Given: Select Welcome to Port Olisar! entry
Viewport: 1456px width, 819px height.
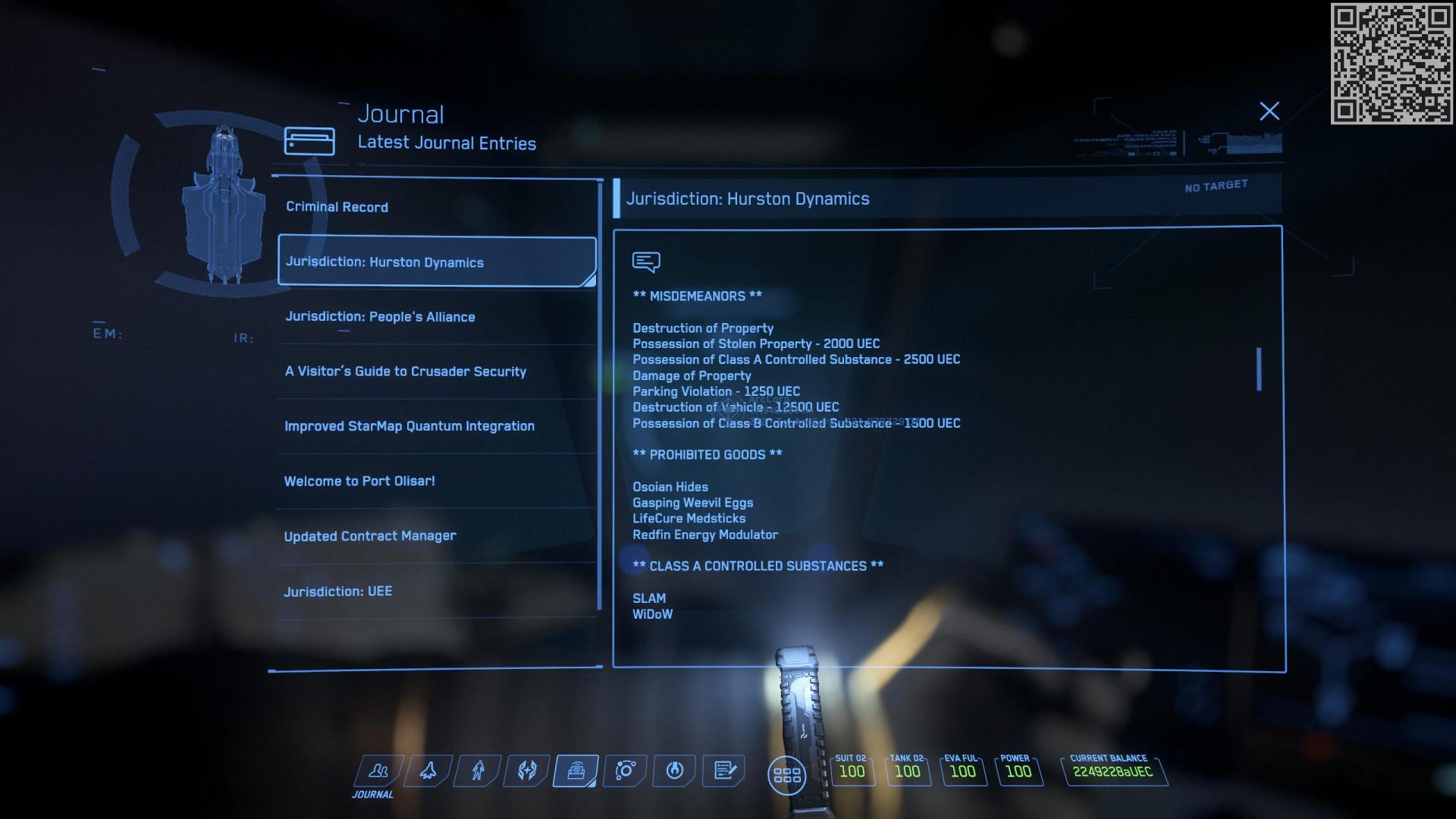Looking at the screenshot, I should pyautogui.click(x=359, y=480).
